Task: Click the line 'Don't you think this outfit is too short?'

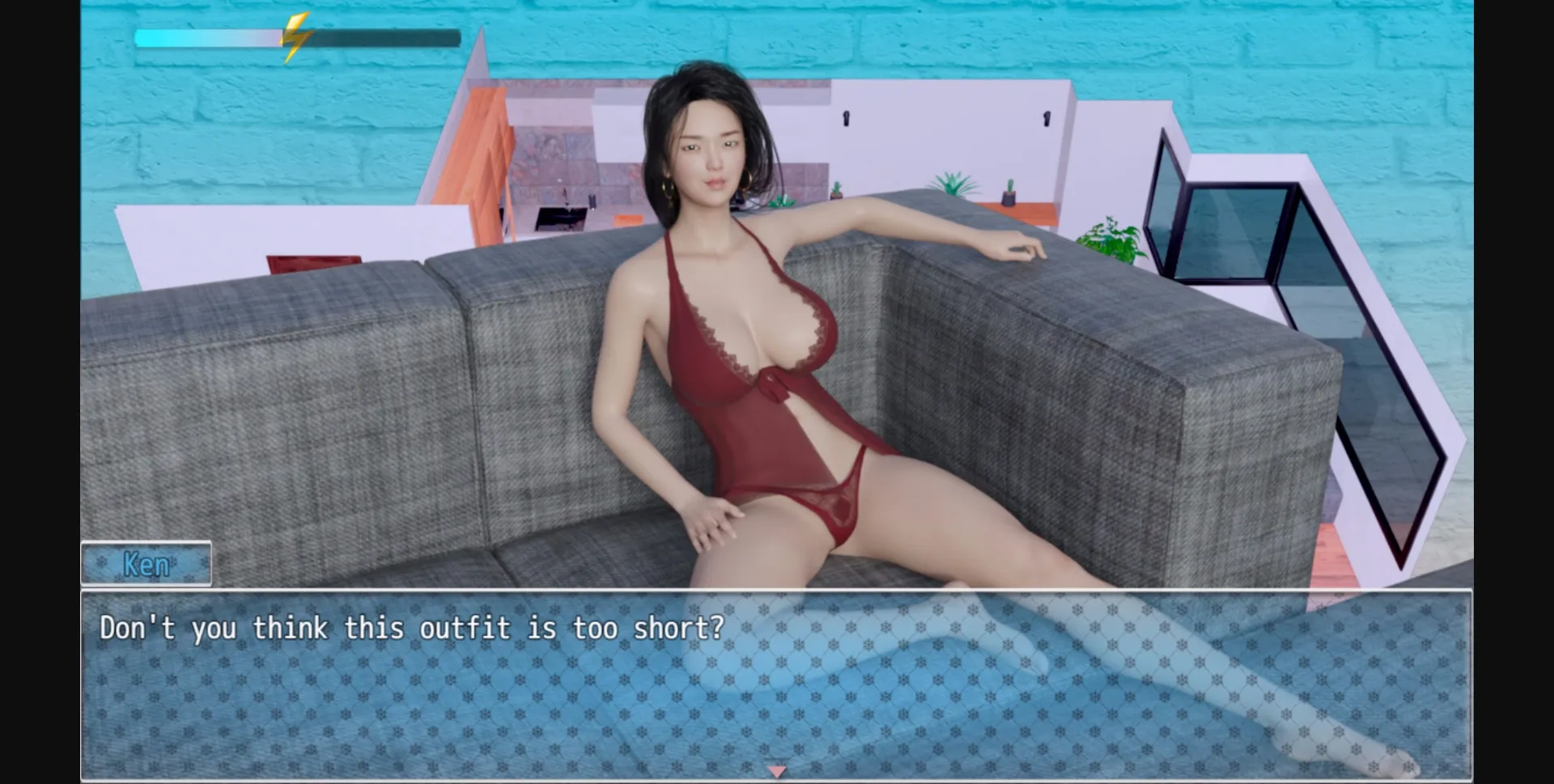Action: pos(411,628)
